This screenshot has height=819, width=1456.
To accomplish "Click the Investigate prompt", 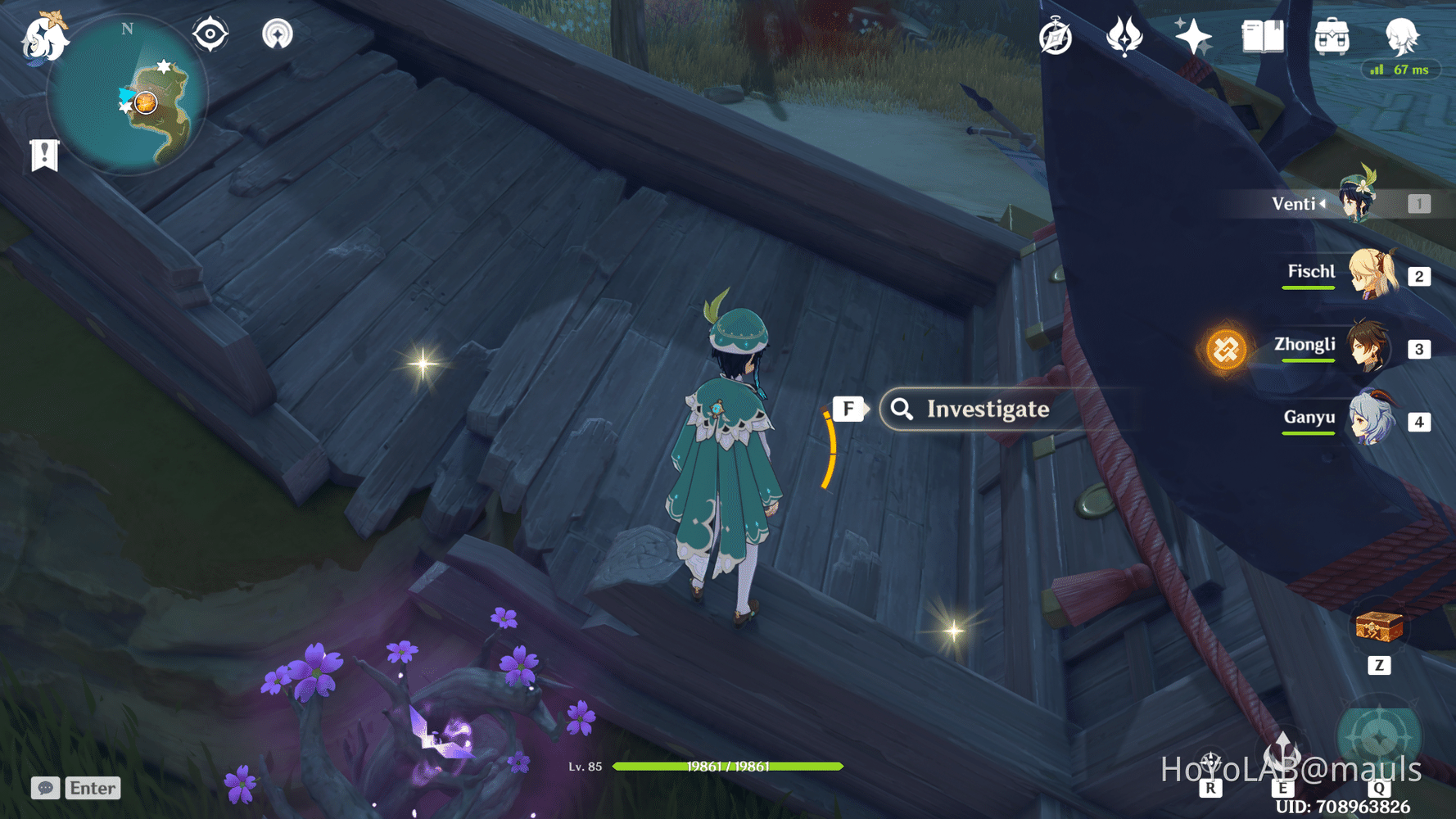I will (989, 409).
